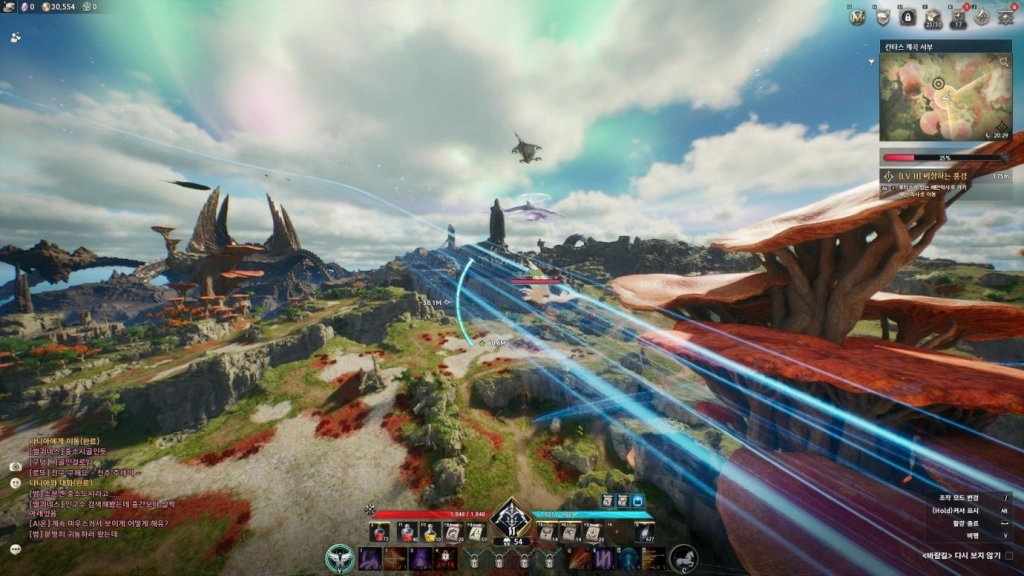Open the emoji face icon beside chat
Viewport: 1024px width, 576px height.
pos(16,482)
